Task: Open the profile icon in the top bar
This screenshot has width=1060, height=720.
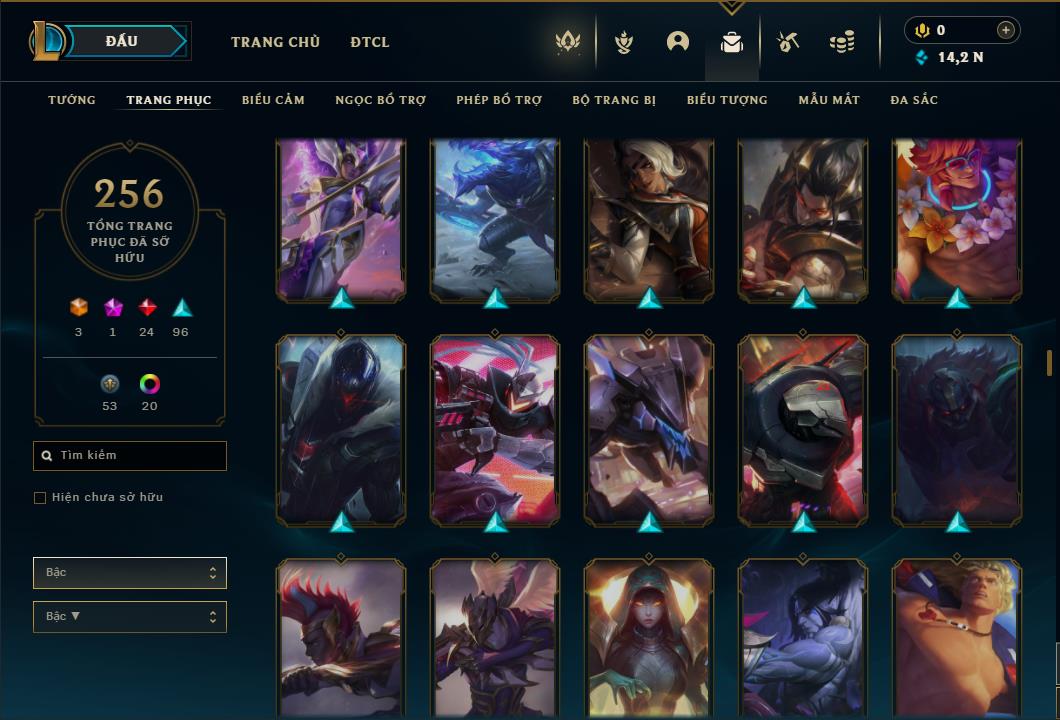Action: (678, 42)
